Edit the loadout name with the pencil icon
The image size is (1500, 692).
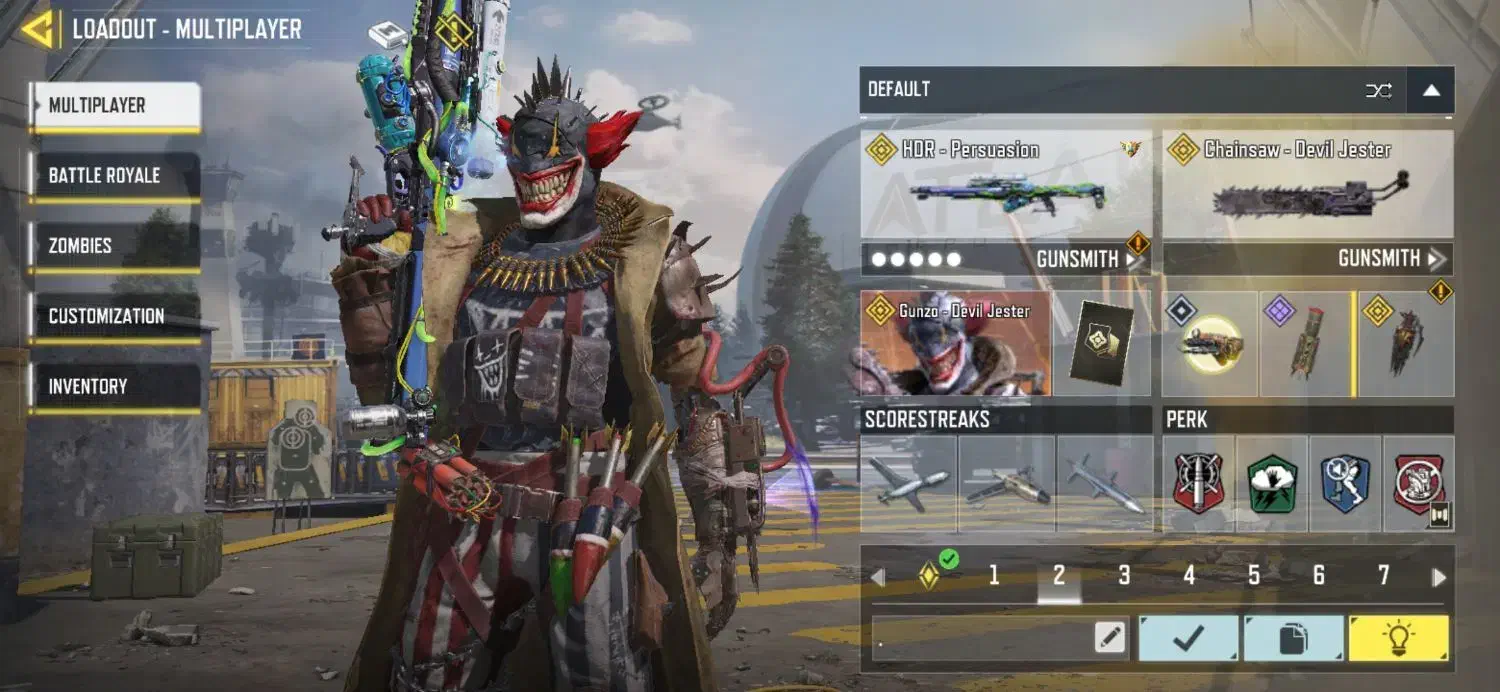click(1109, 638)
